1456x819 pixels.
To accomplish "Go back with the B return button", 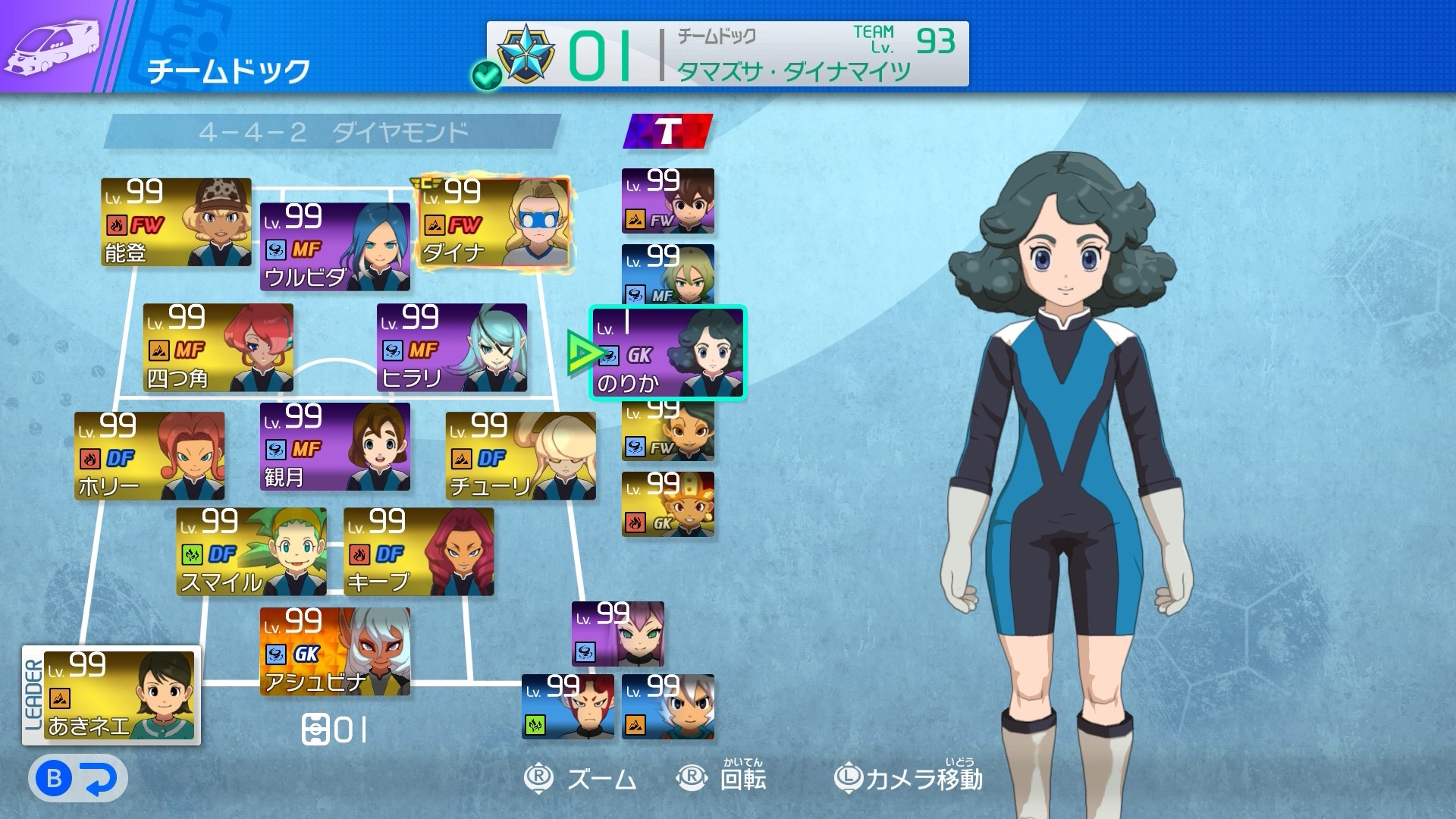I will point(77,779).
